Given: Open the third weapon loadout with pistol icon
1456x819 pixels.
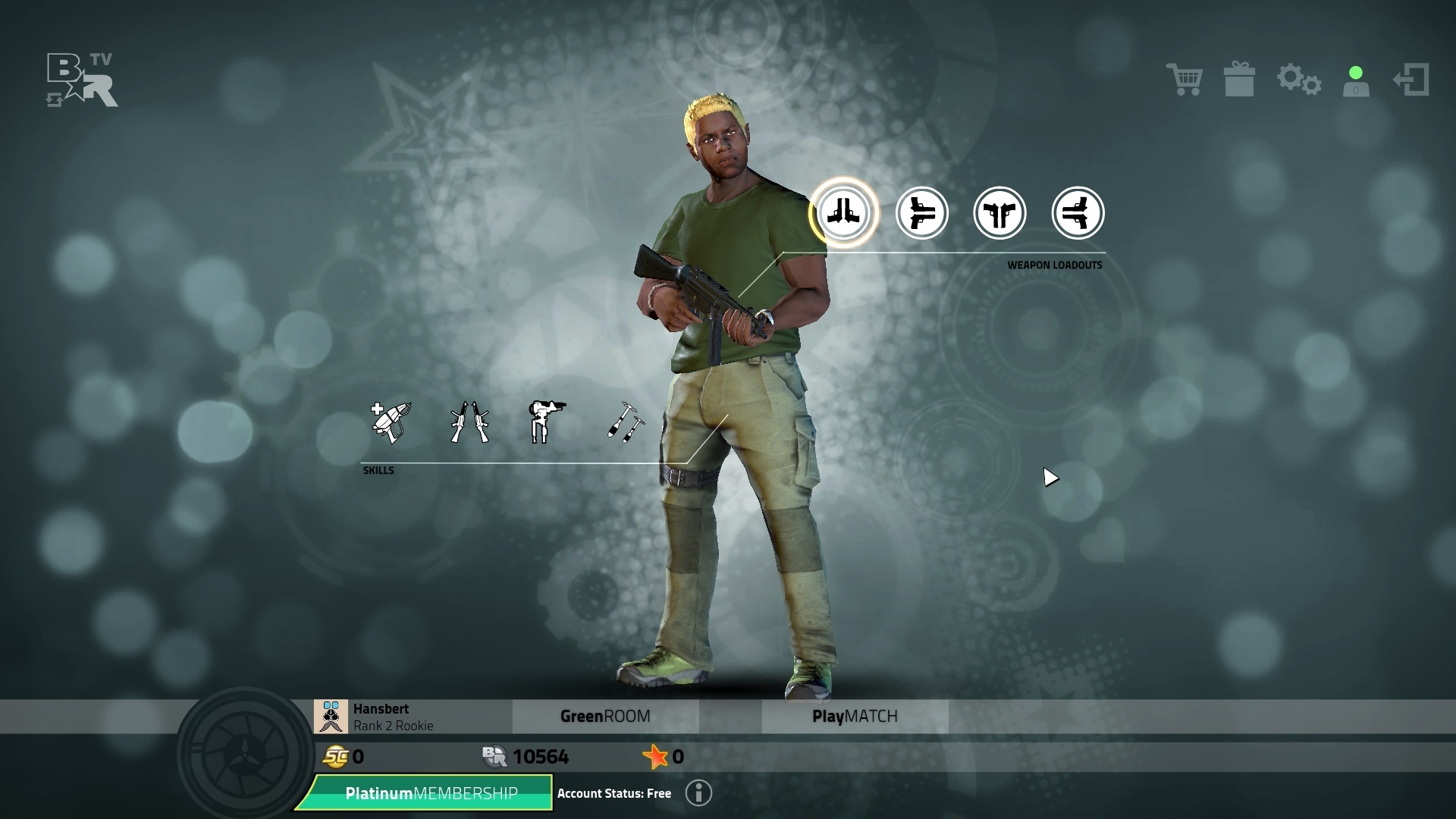Looking at the screenshot, I should pyautogui.click(x=999, y=213).
